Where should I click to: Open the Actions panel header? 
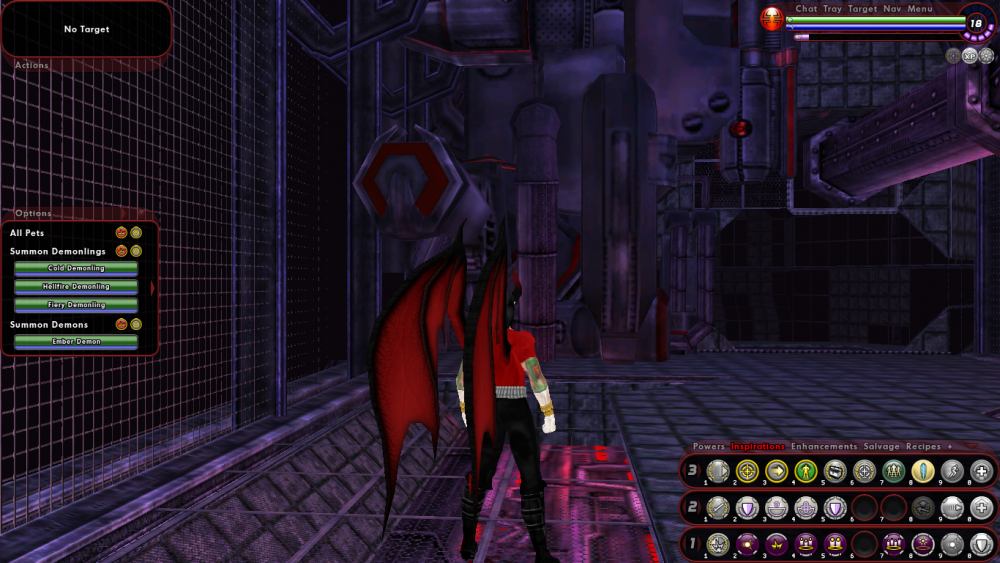[x=32, y=65]
